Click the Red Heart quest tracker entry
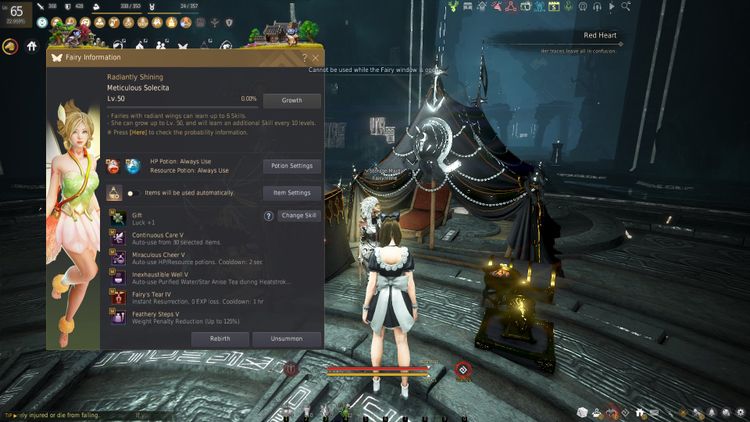The height and width of the screenshot is (422, 750). click(x=602, y=36)
